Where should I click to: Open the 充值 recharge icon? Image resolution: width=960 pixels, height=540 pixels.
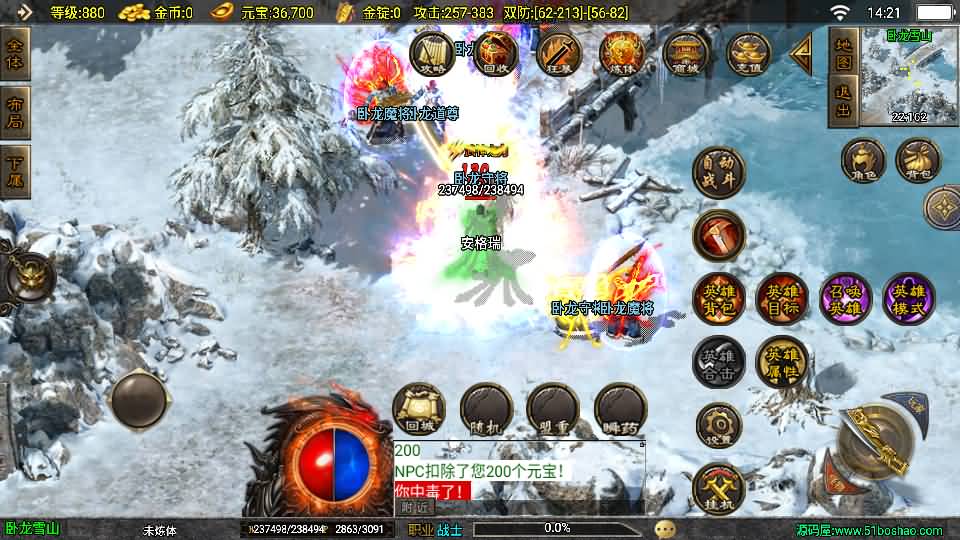(x=749, y=54)
